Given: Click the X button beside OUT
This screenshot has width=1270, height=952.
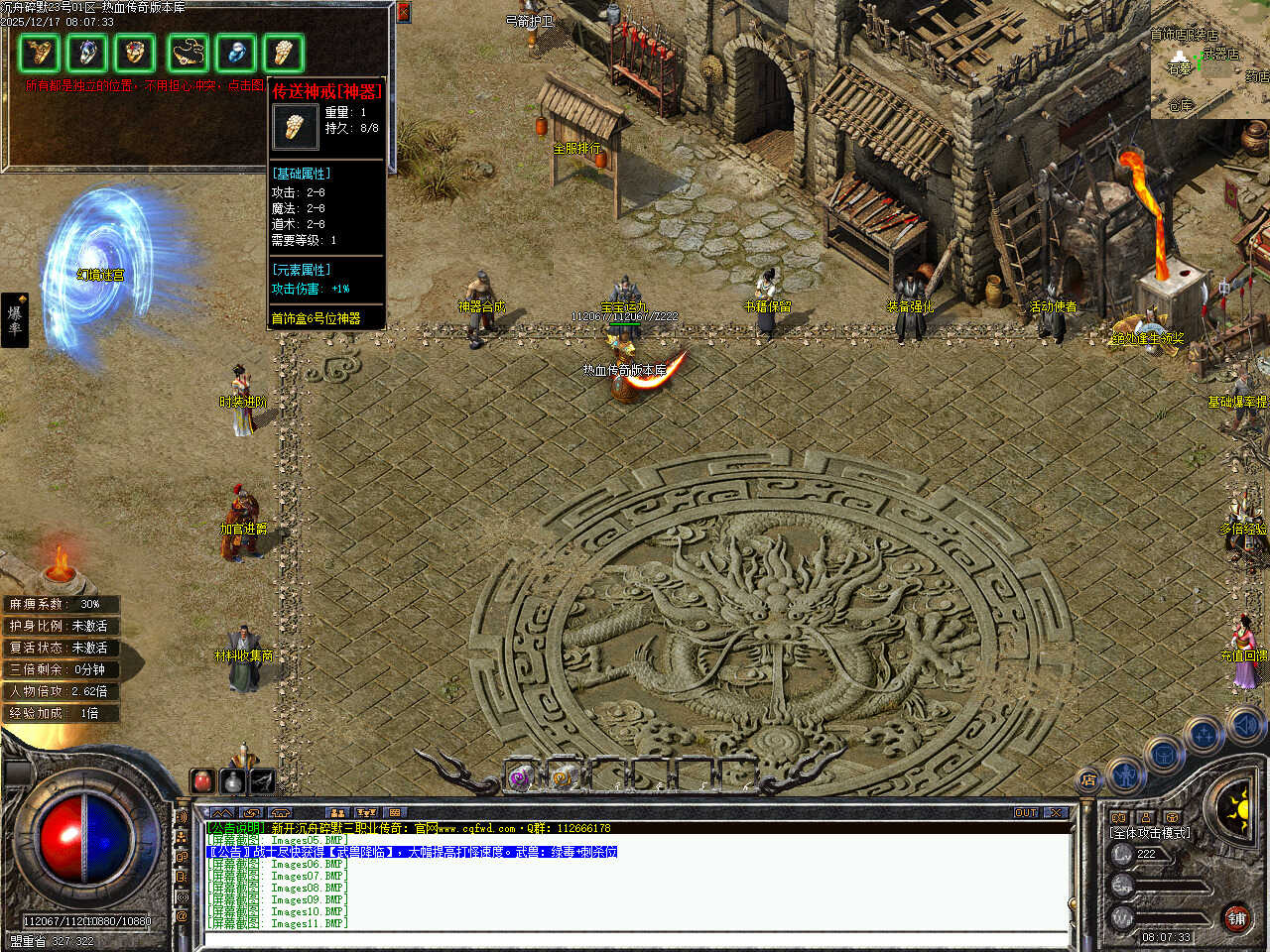Looking at the screenshot, I should [x=1057, y=812].
